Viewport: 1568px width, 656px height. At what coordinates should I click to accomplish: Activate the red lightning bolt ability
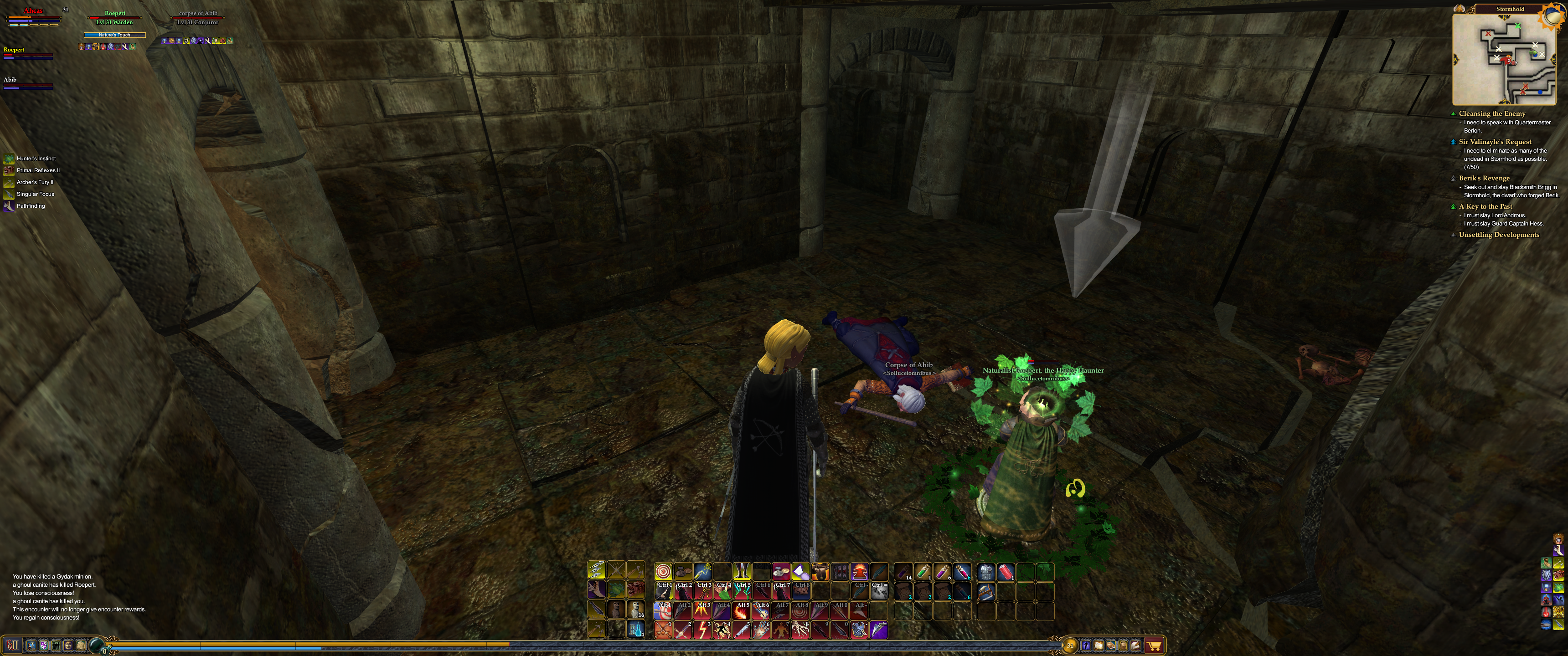pyautogui.click(x=702, y=630)
